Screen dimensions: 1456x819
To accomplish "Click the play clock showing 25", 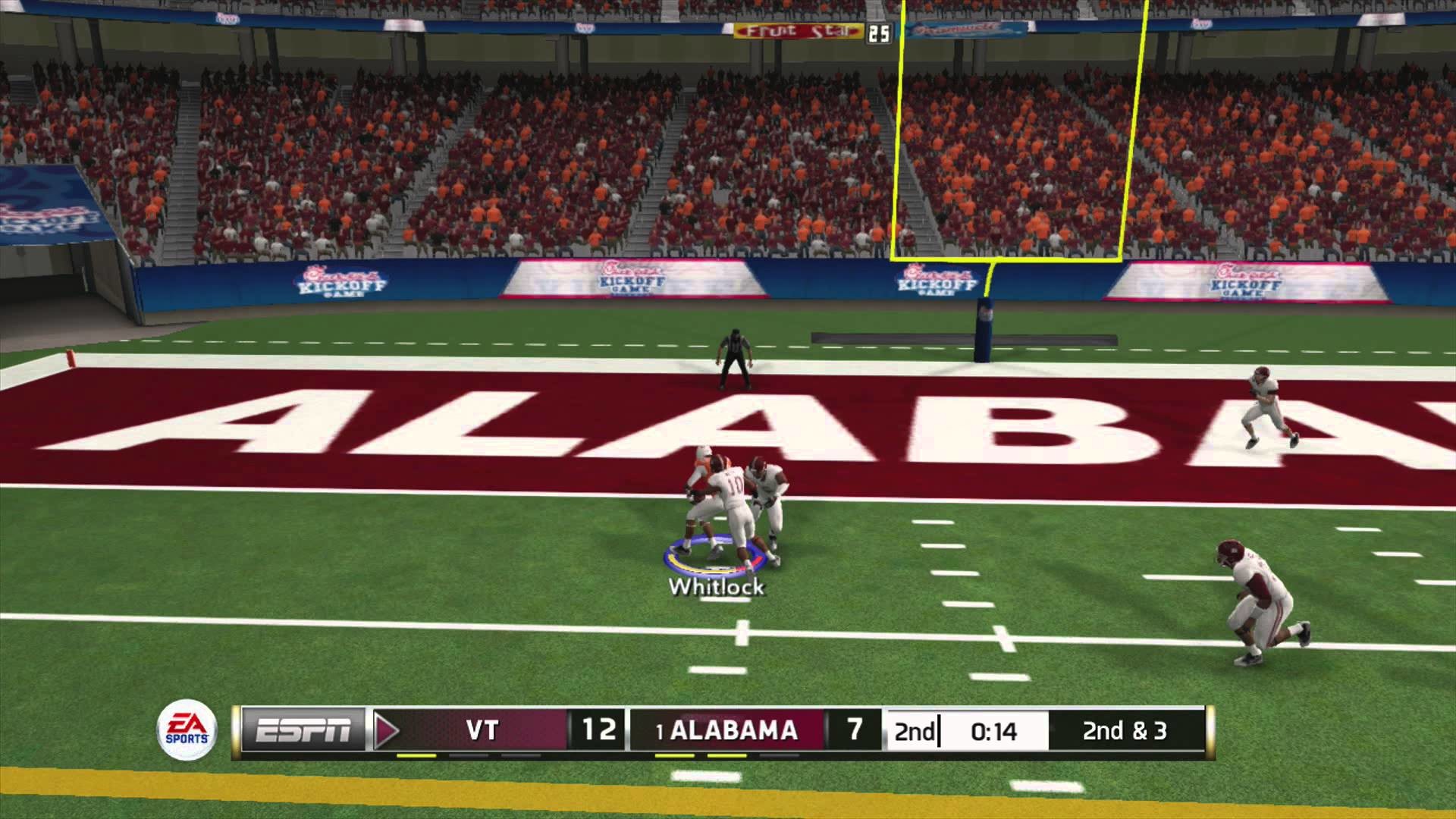I will tap(880, 33).
